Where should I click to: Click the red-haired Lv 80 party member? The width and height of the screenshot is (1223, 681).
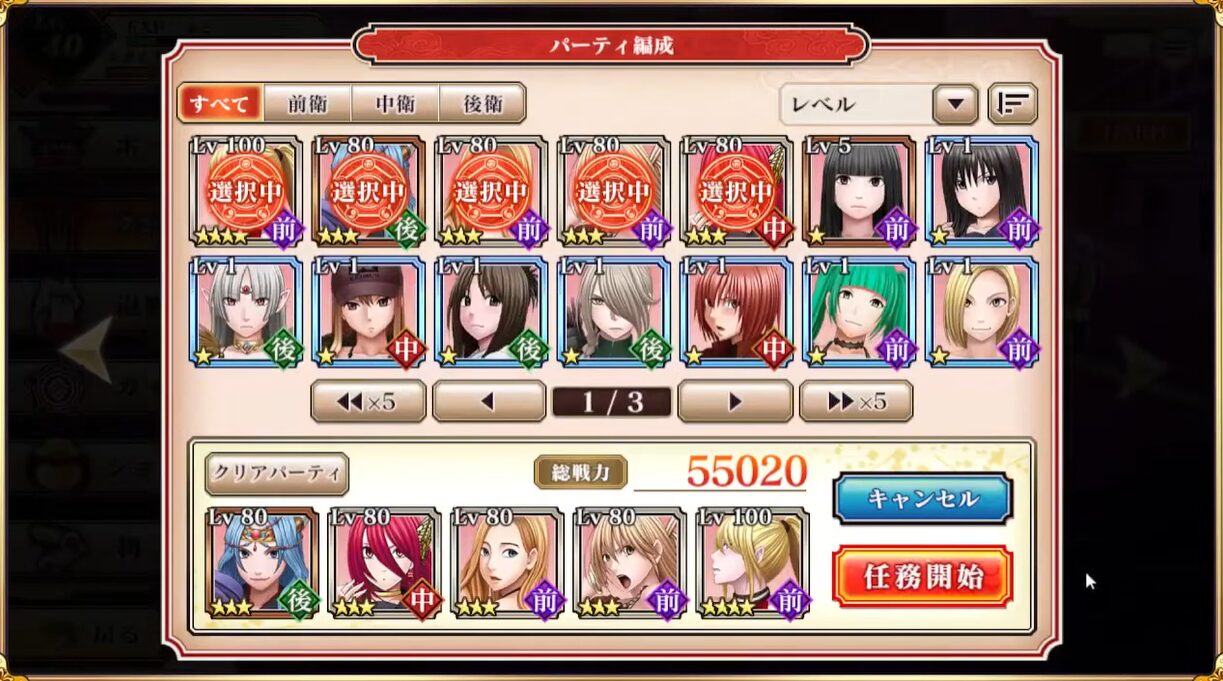(385, 563)
